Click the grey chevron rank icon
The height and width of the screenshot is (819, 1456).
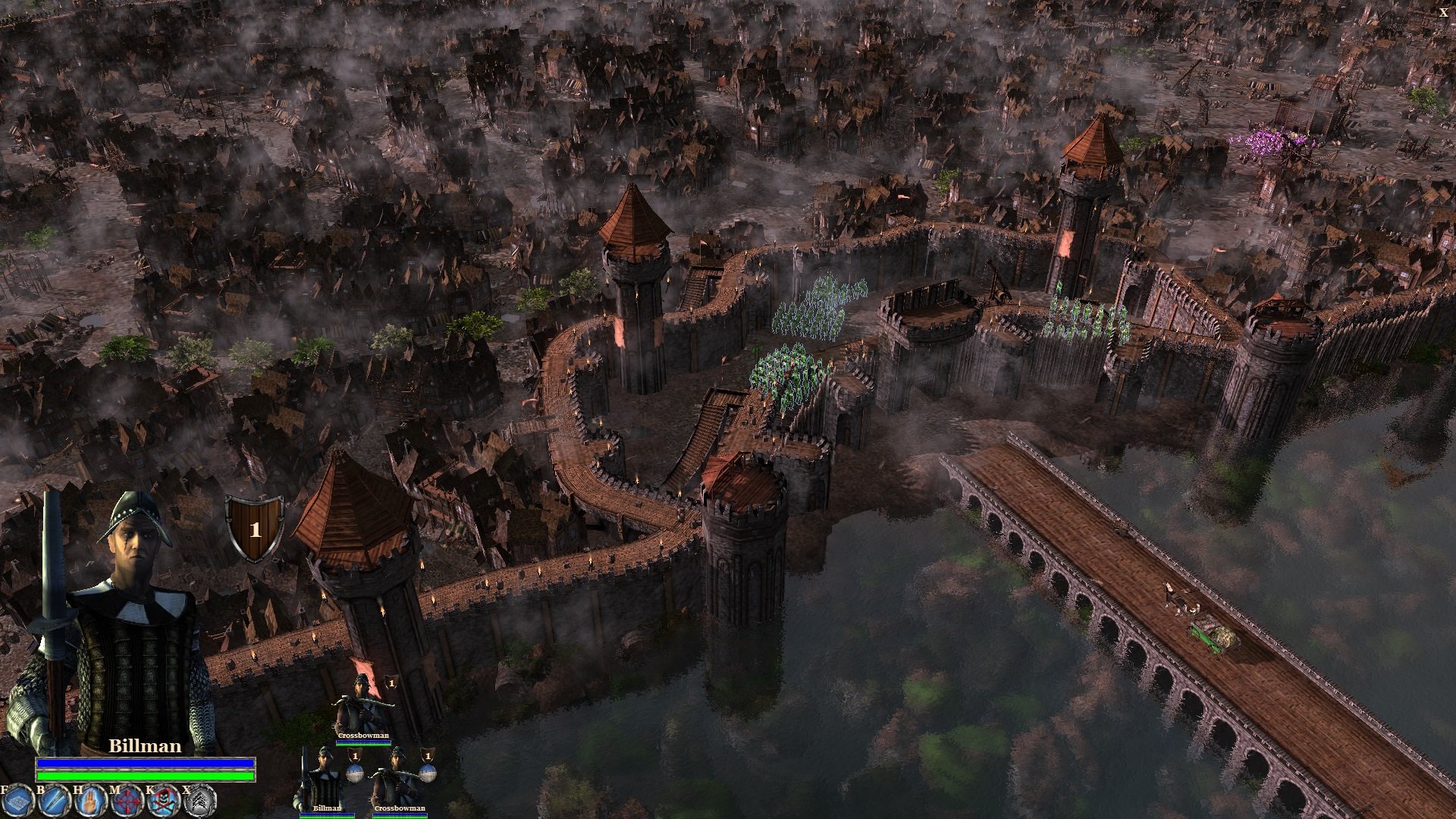(200, 803)
